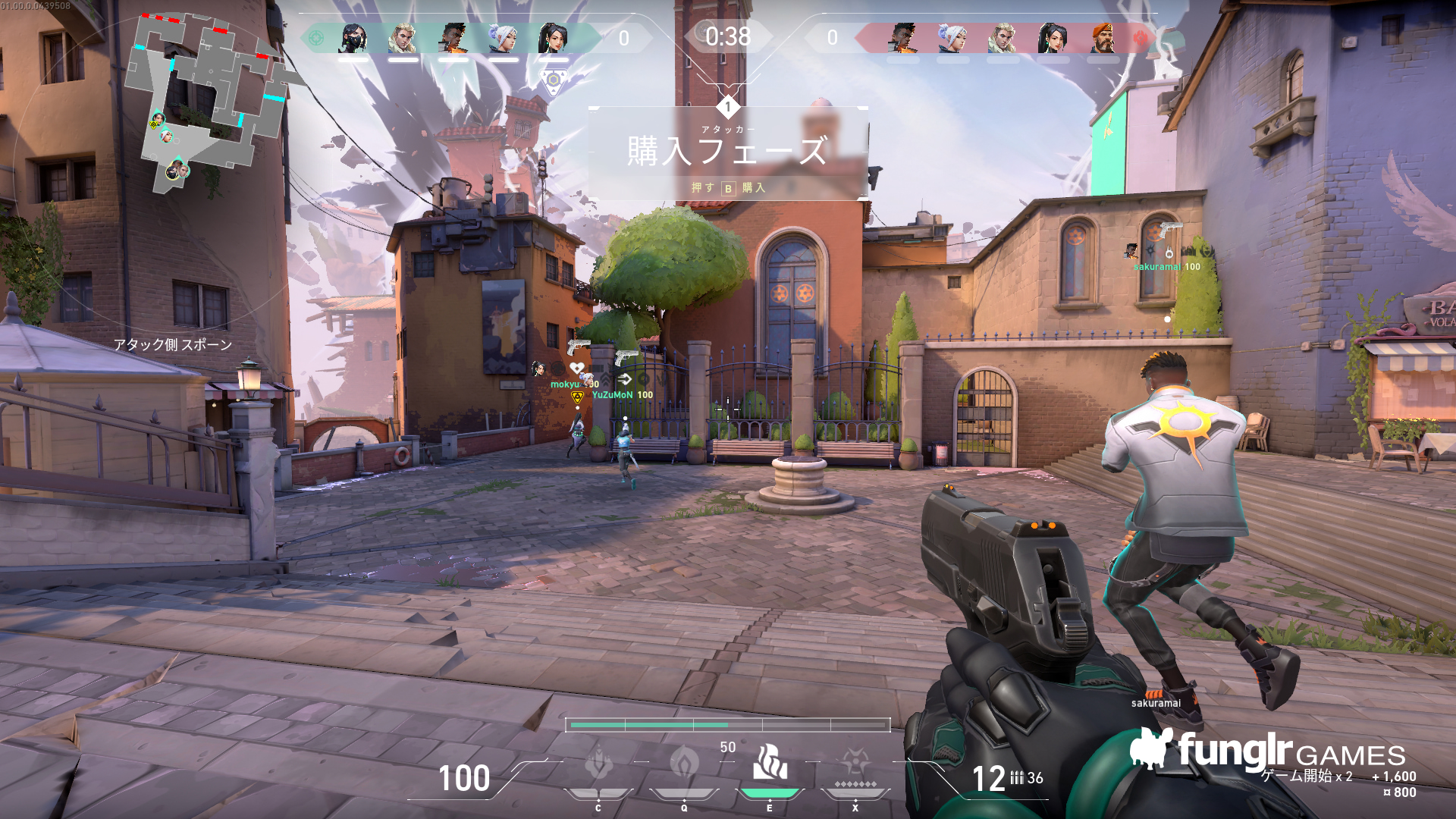Pick enemy Sage's portrait on the red side
The width and height of the screenshot is (1456, 819).
coord(1053,38)
